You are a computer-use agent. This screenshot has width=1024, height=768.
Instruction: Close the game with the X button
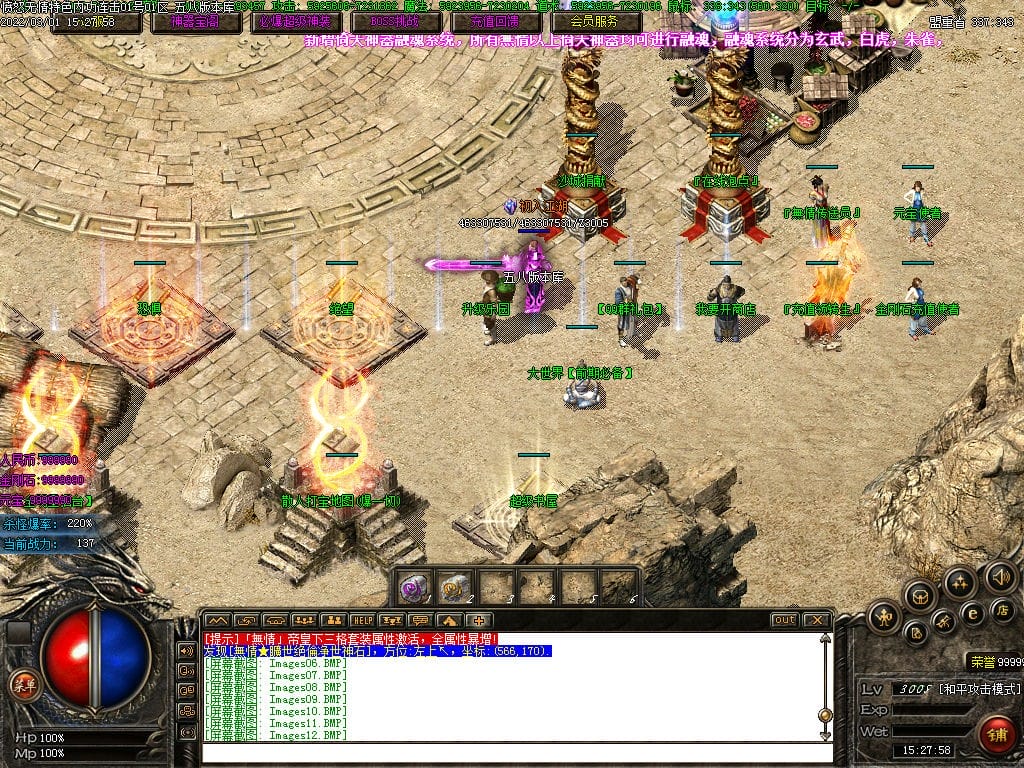coord(816,620)
